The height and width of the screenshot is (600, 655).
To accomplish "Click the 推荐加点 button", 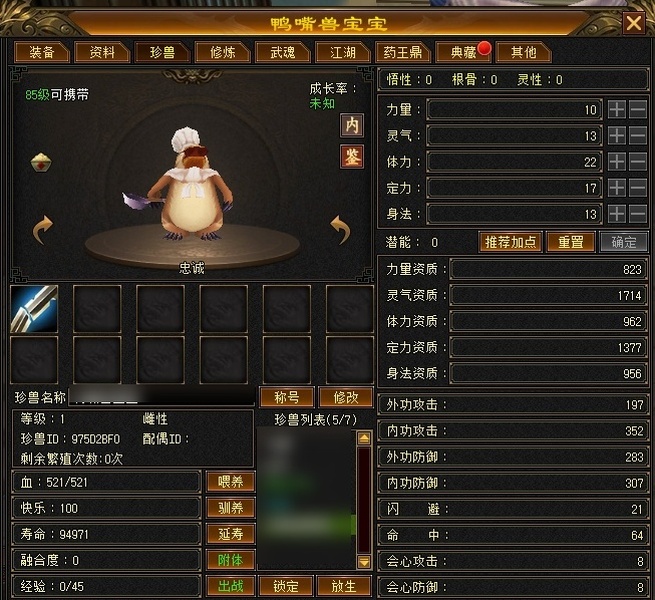I will [x=511, y=242].
